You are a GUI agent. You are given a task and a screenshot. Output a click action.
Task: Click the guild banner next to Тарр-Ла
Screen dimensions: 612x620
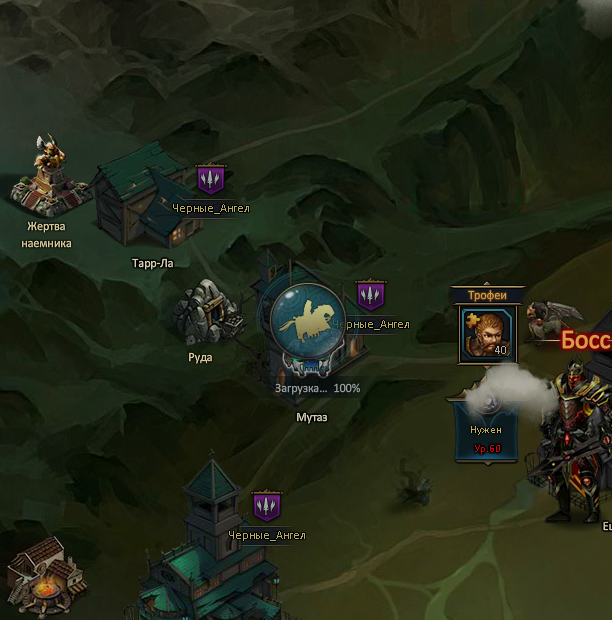210,180
